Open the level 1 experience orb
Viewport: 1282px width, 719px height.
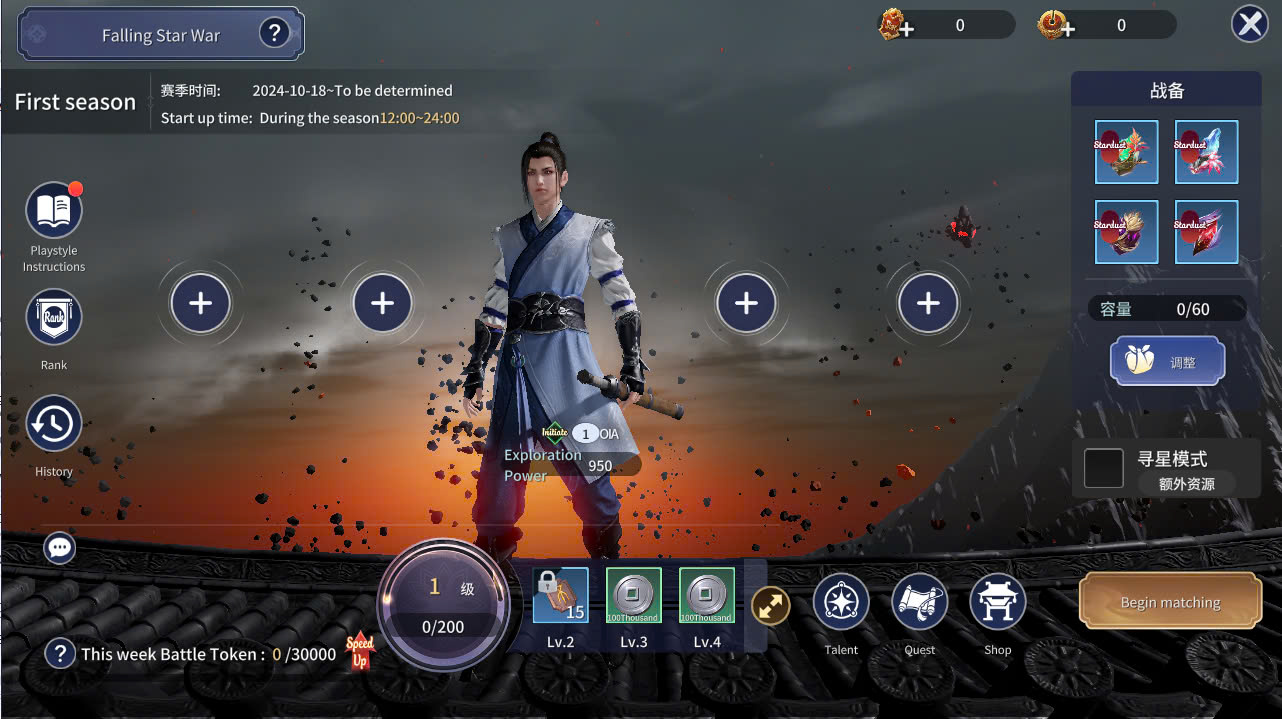tap(443, 604)
